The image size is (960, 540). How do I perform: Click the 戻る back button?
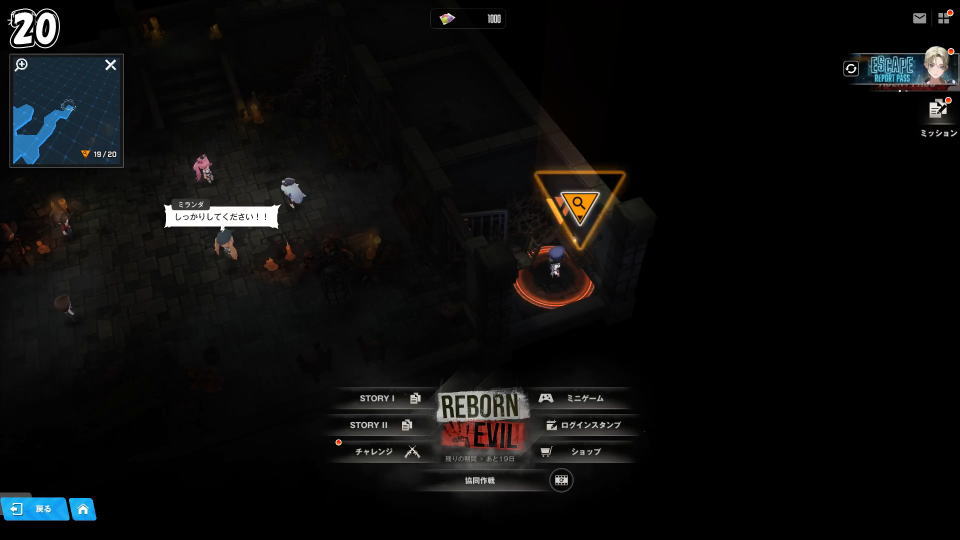[x=34, y=509]
